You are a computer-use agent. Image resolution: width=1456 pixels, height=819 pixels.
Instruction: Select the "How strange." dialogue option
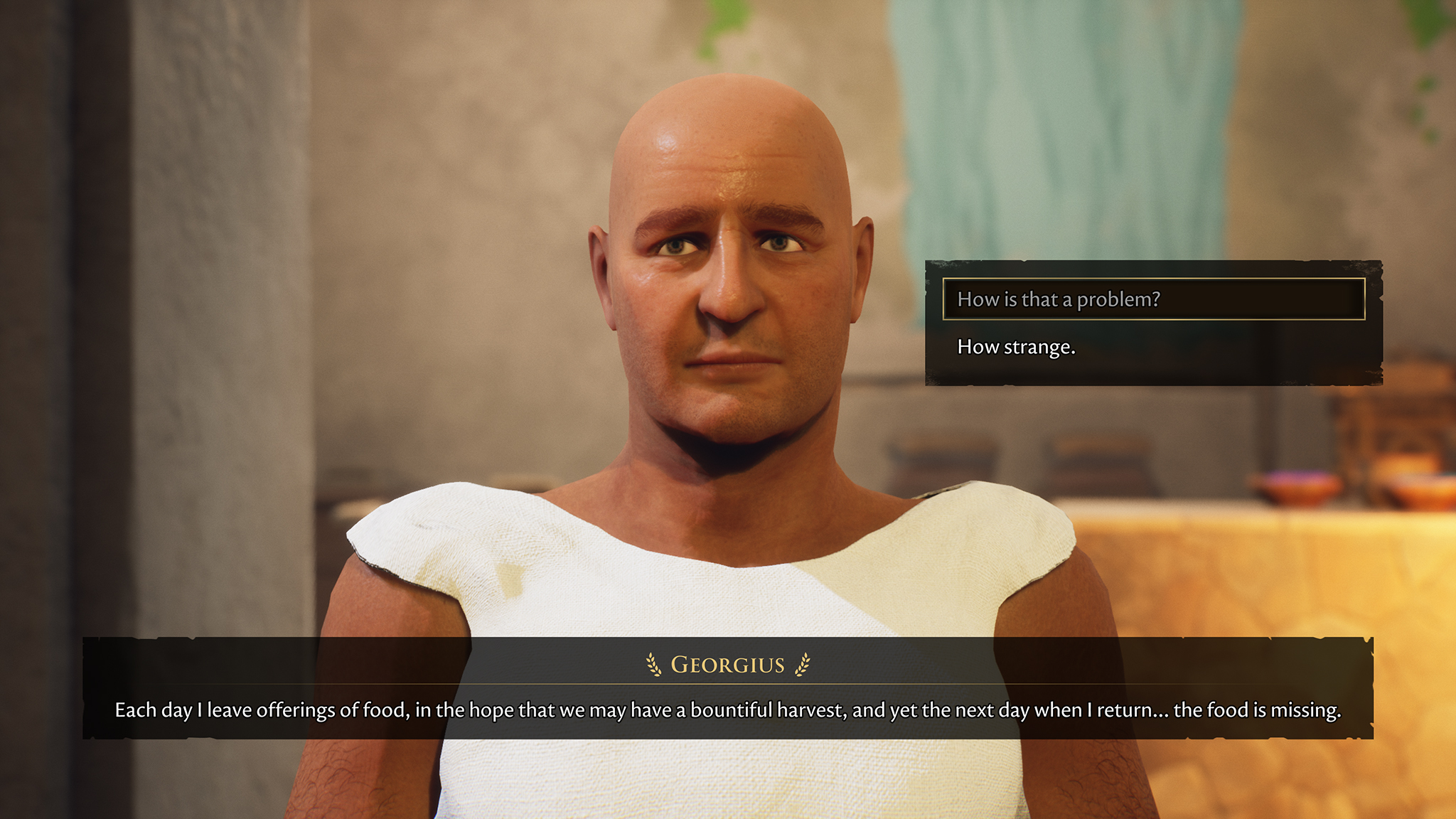click(1016, 347)
